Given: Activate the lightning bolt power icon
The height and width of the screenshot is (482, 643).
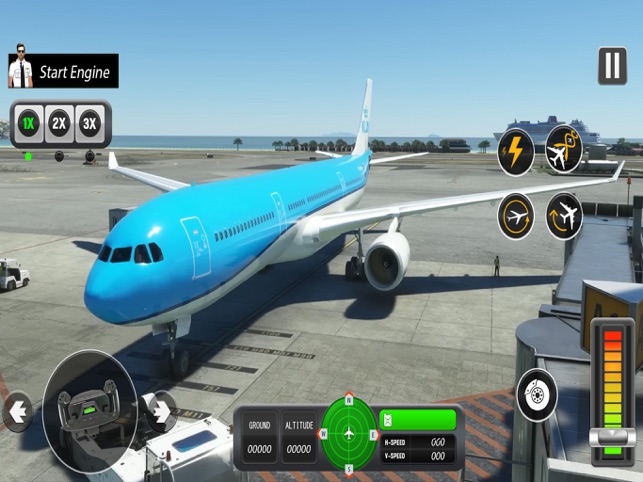Looking at the screenshot, I should (516, 151).
